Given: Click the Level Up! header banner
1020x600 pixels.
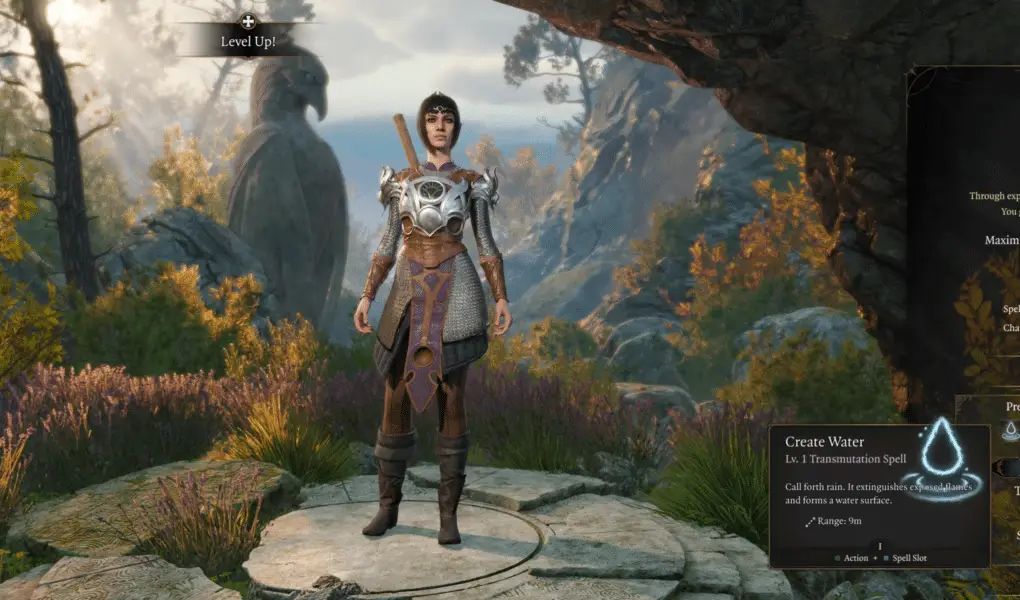Looking at the screenshot, I should tap(248, 41).
